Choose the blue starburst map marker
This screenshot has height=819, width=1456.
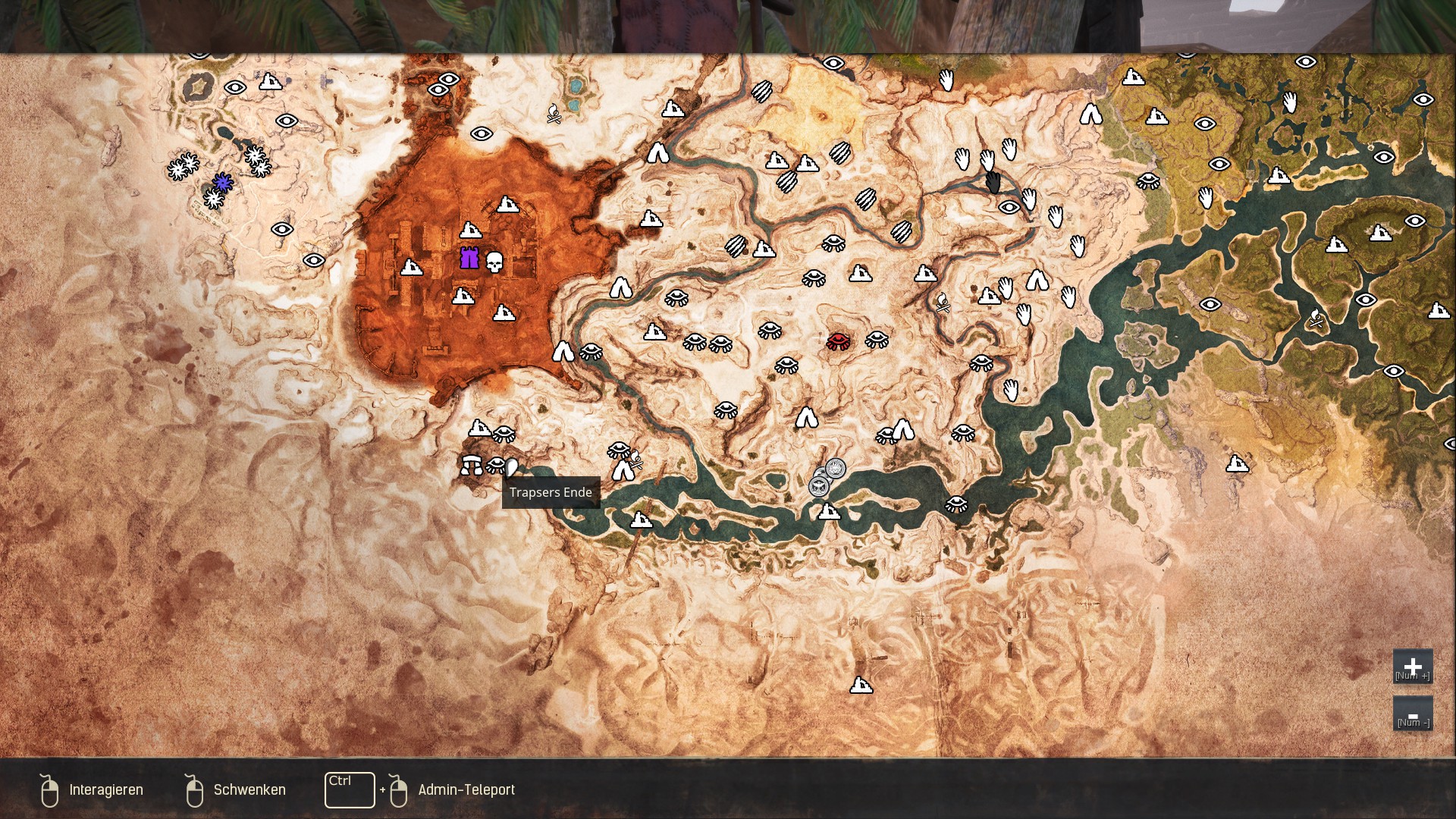point(222,182)
